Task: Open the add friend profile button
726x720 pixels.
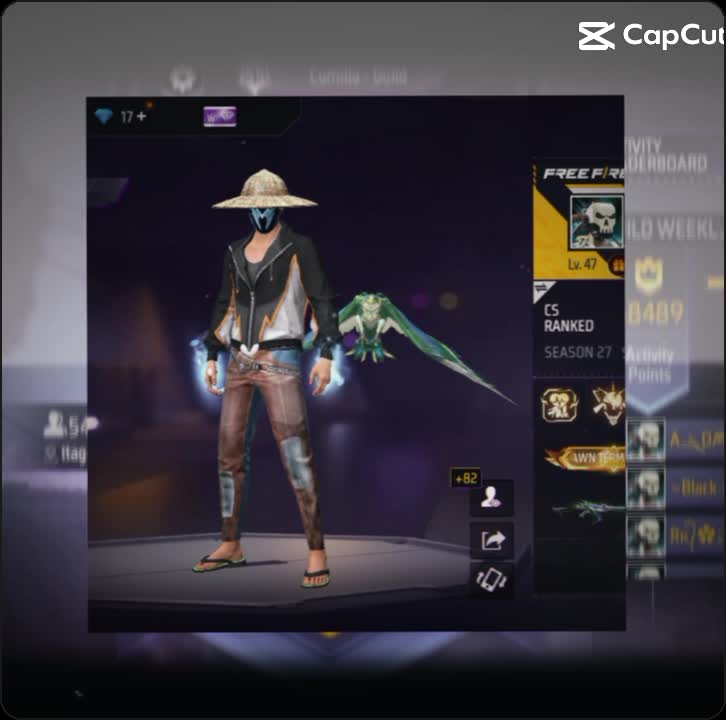Action: [x=491, y=497]
